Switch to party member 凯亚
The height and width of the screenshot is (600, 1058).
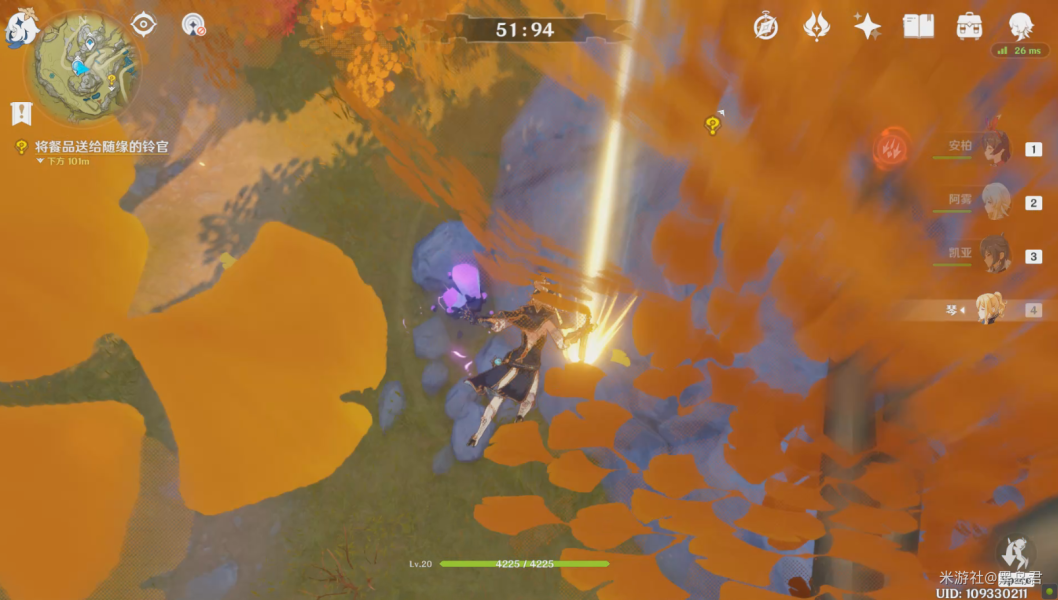click(994, 255)
